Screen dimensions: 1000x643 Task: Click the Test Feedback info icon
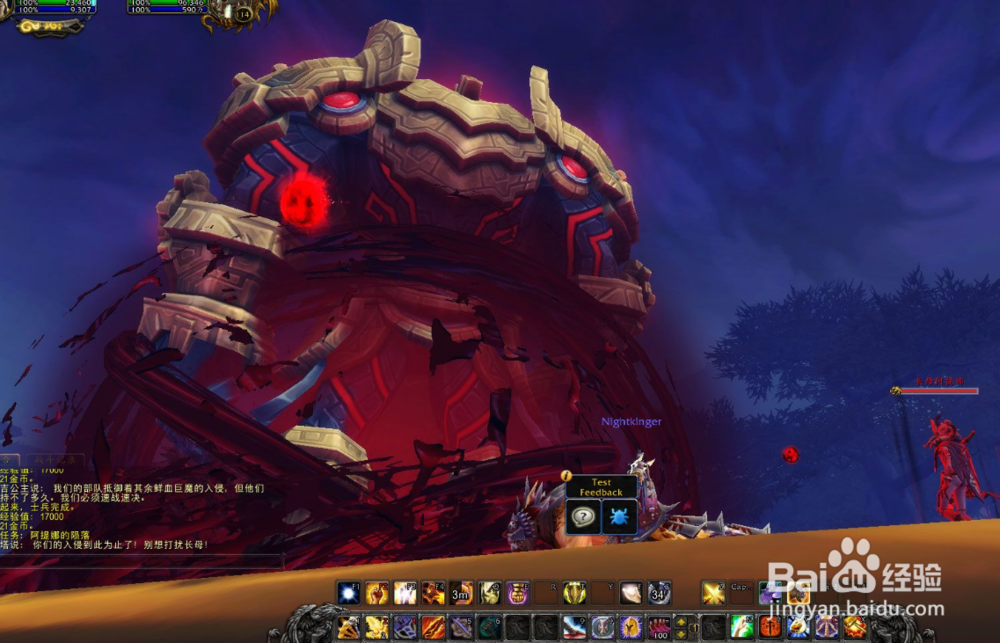[566, 476]
